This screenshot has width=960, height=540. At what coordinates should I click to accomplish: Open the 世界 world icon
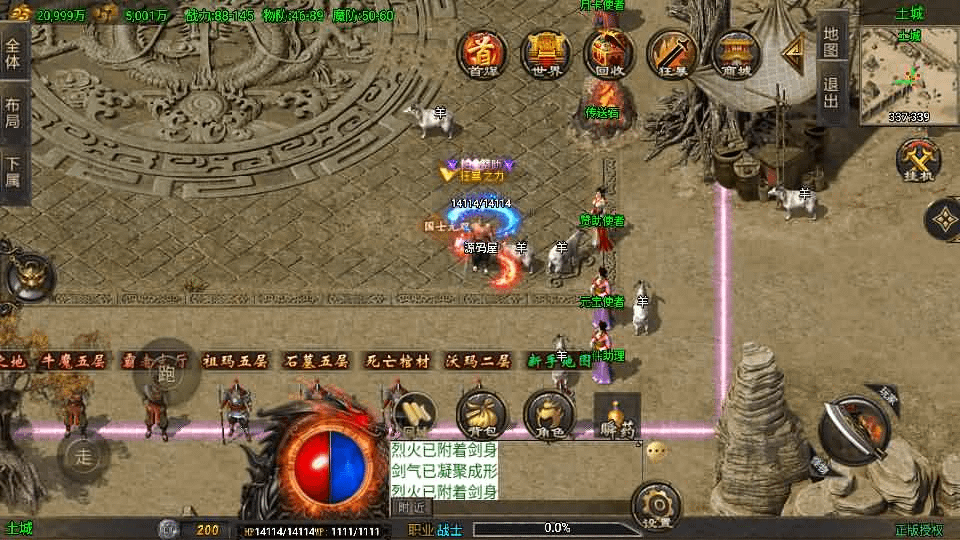[546, 54]
